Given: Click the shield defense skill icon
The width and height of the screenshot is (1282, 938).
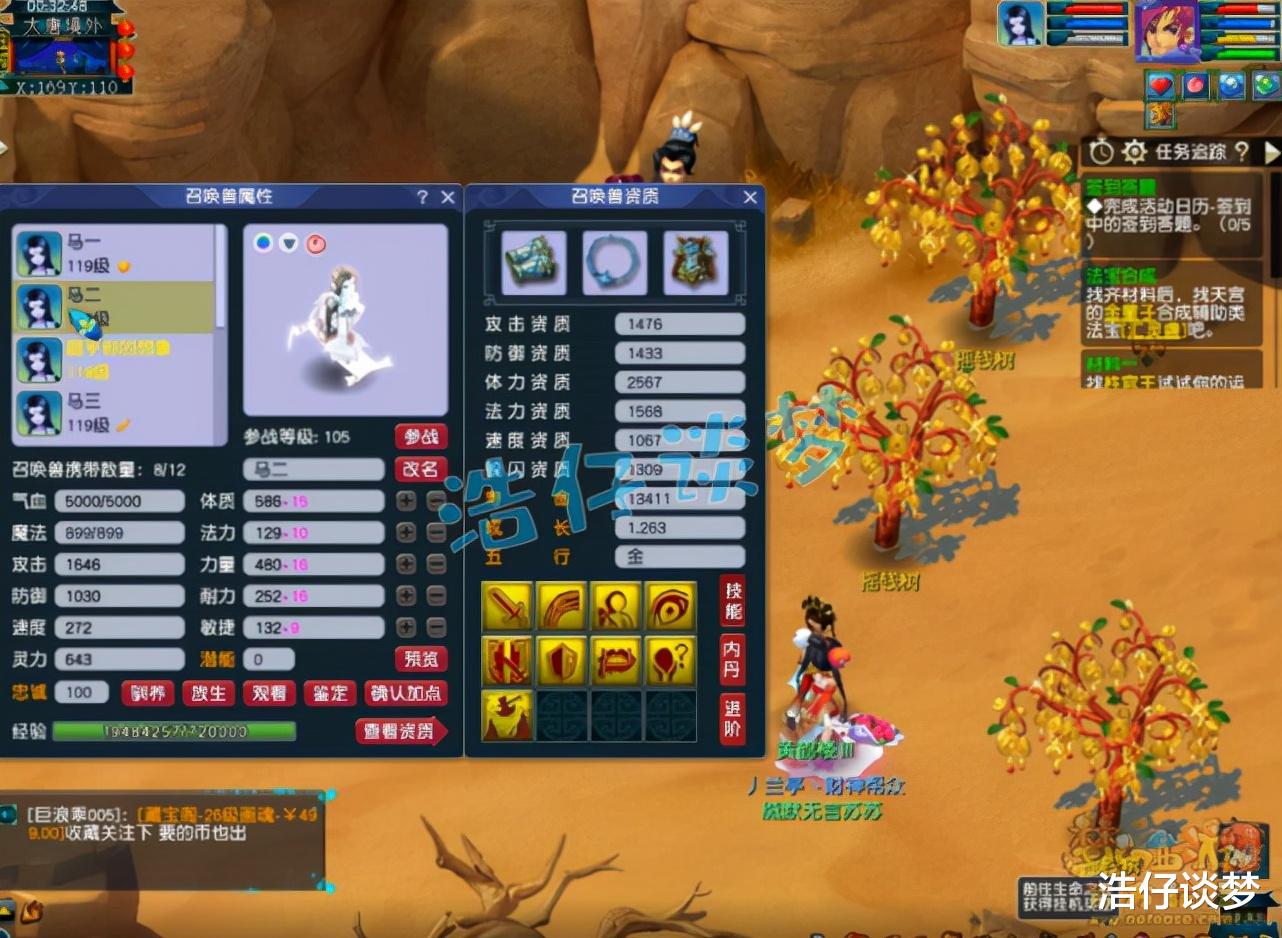Looking at the screenshot, I should click(562, 660).
